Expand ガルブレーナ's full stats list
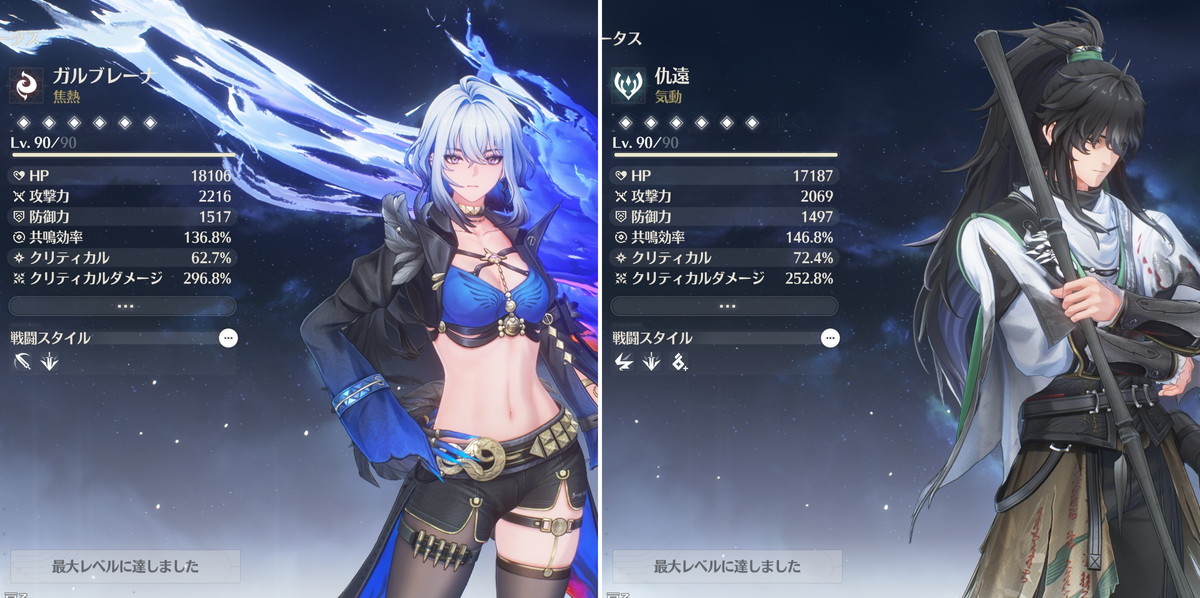 tap(124, 306)
